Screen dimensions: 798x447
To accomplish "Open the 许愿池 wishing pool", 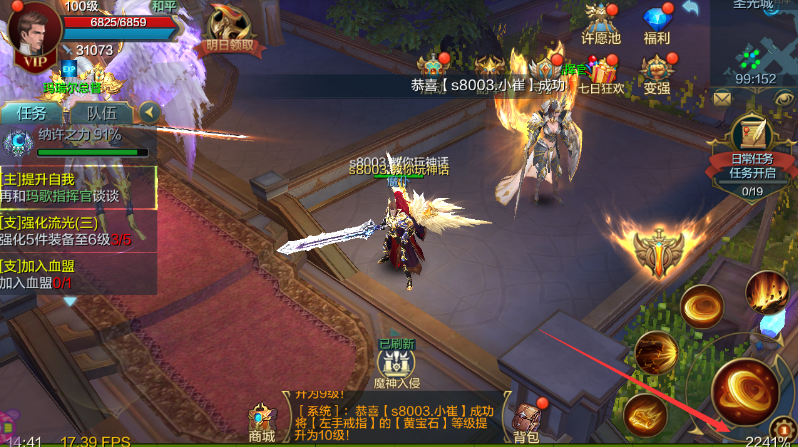I will [601, 24].
